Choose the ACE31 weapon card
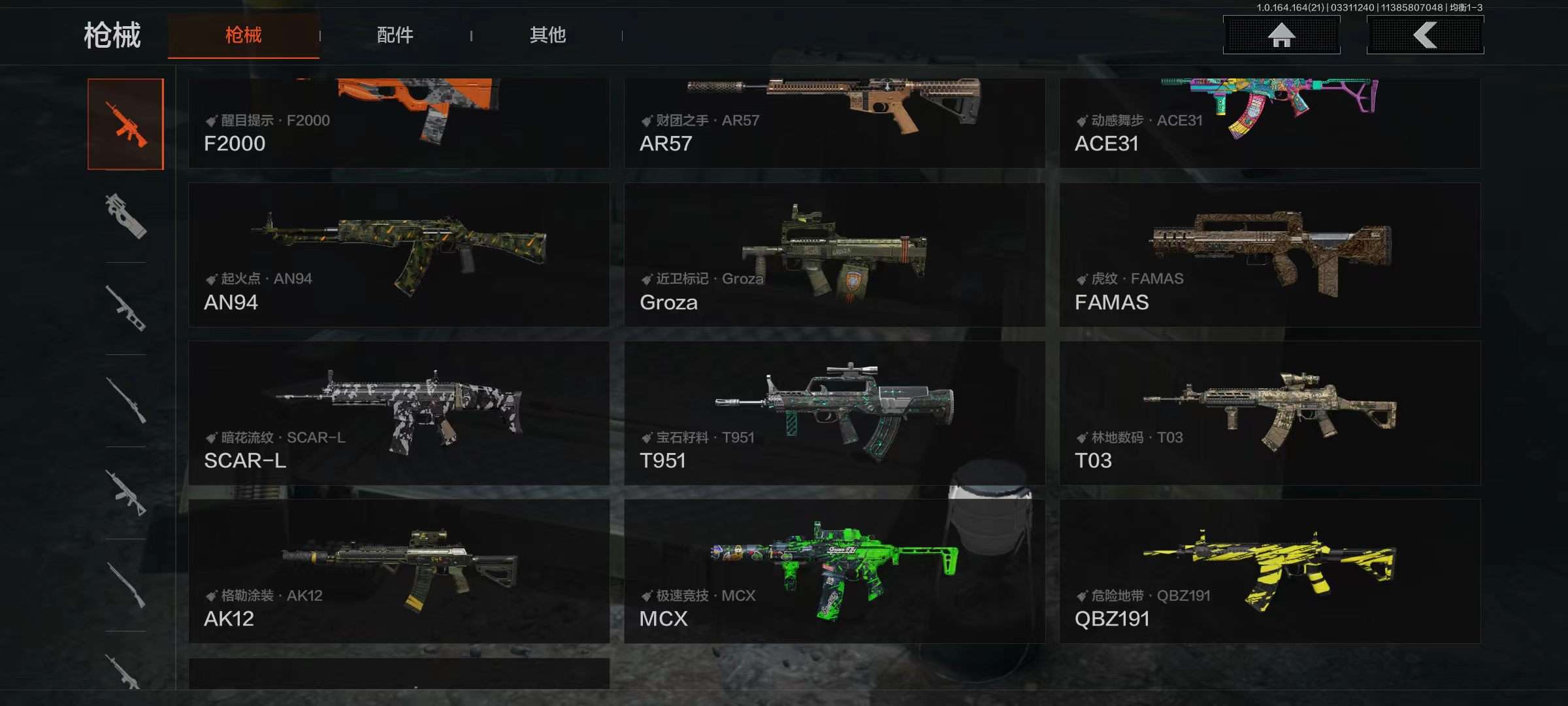Viewport: 1568px width, 706px height. pyautogui.click(x=1269, y=123)
